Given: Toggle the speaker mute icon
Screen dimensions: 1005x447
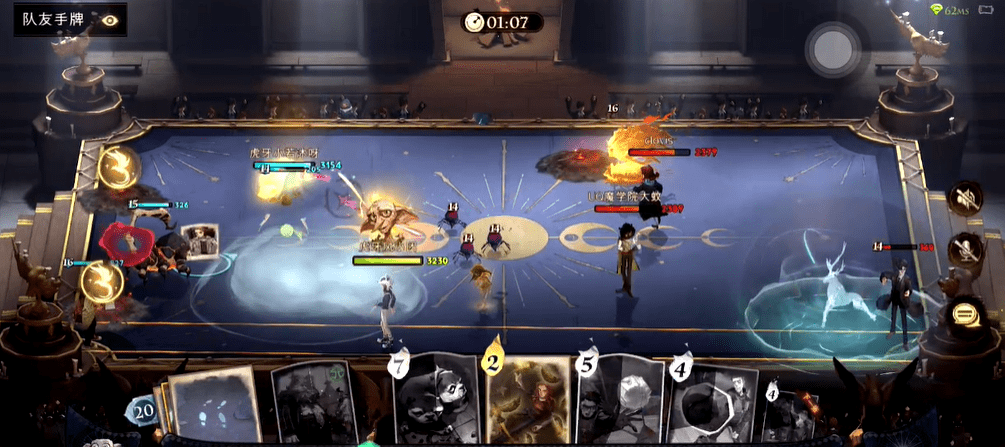Looking at the screenshot, I should click(965, 197).
